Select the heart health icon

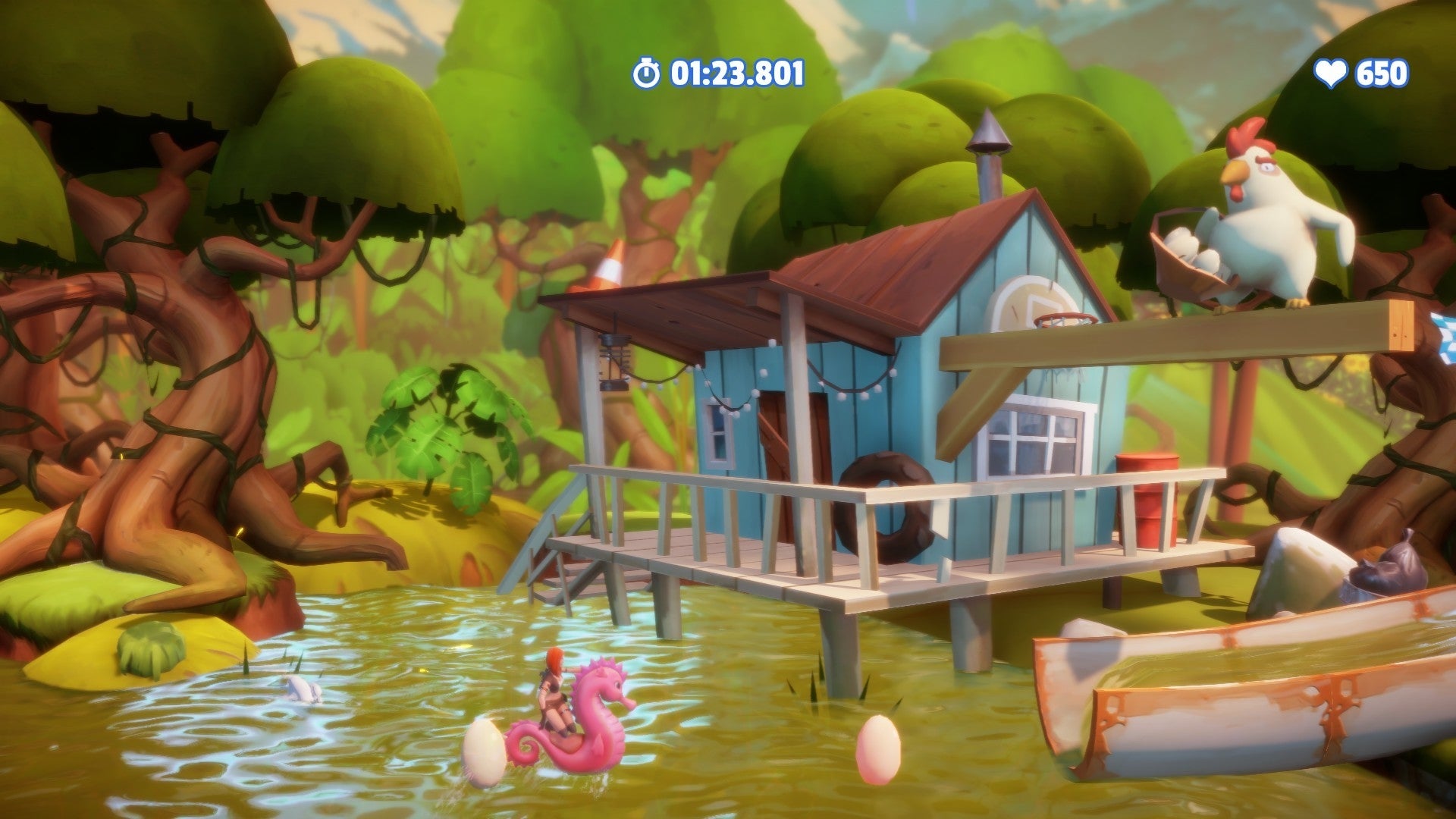click(1332, 73)
